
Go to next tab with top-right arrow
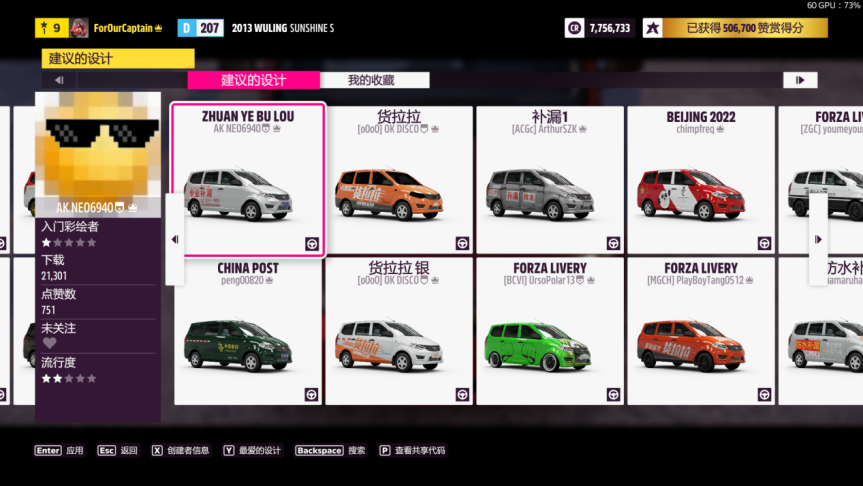(800, 80)
